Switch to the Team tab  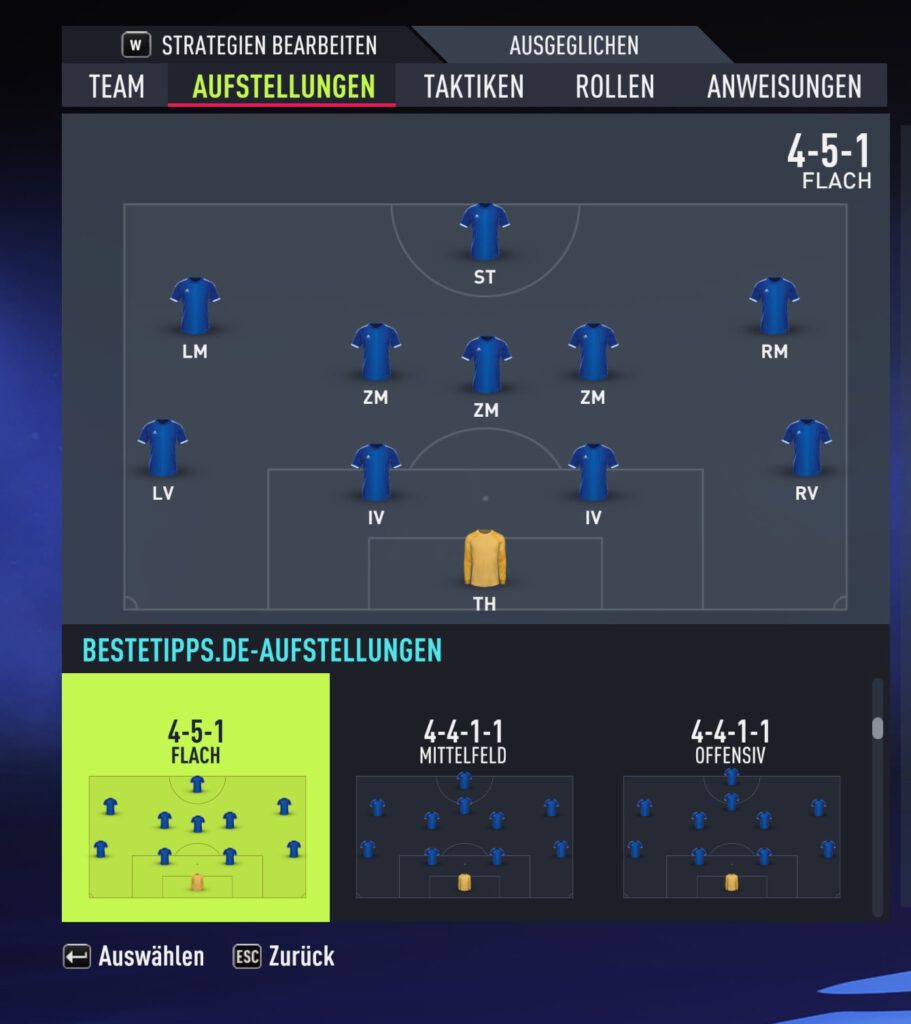coord(116,86)
